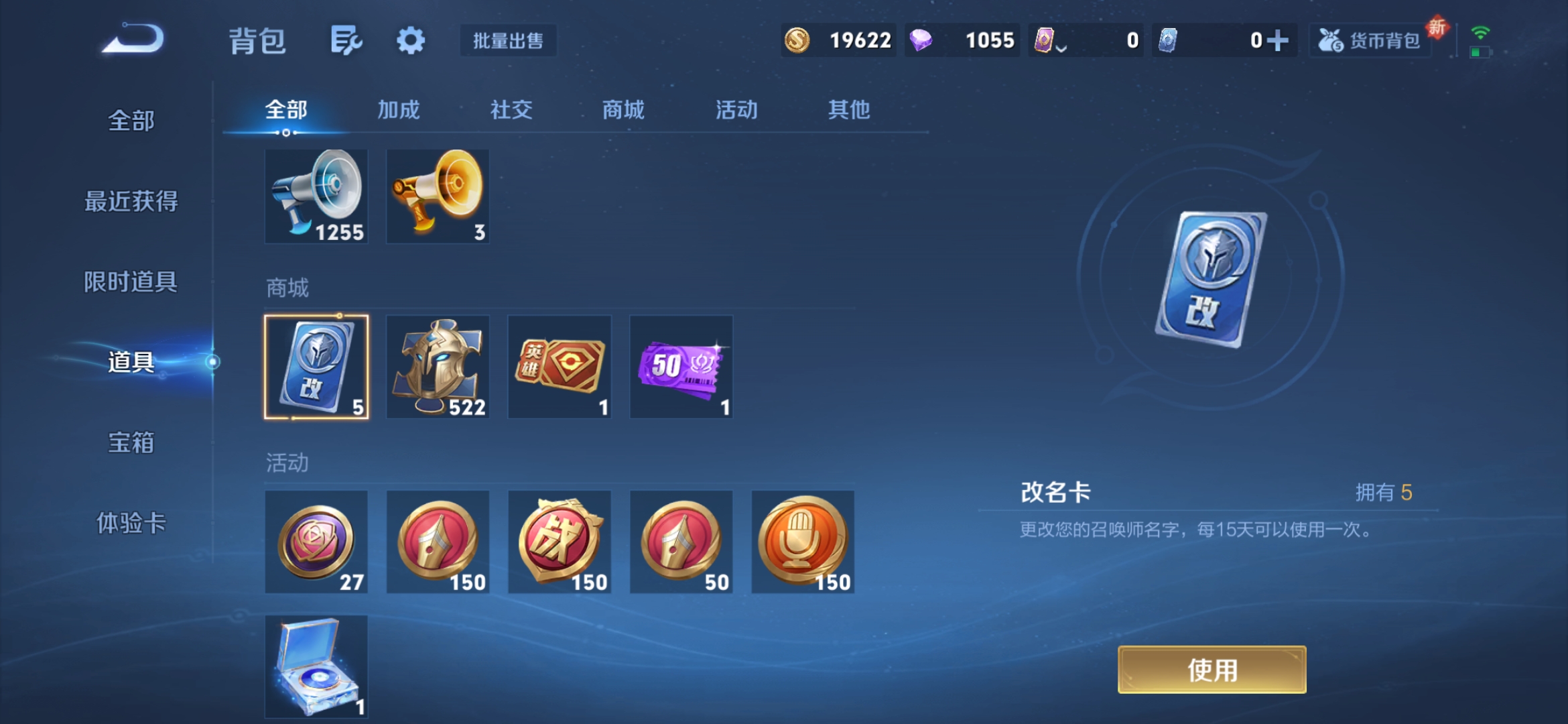Screen dimensions: 1568x724
Task: Select the 改名卡 card thumbnail
Action: pyautogui.click(x=316, y=366)
